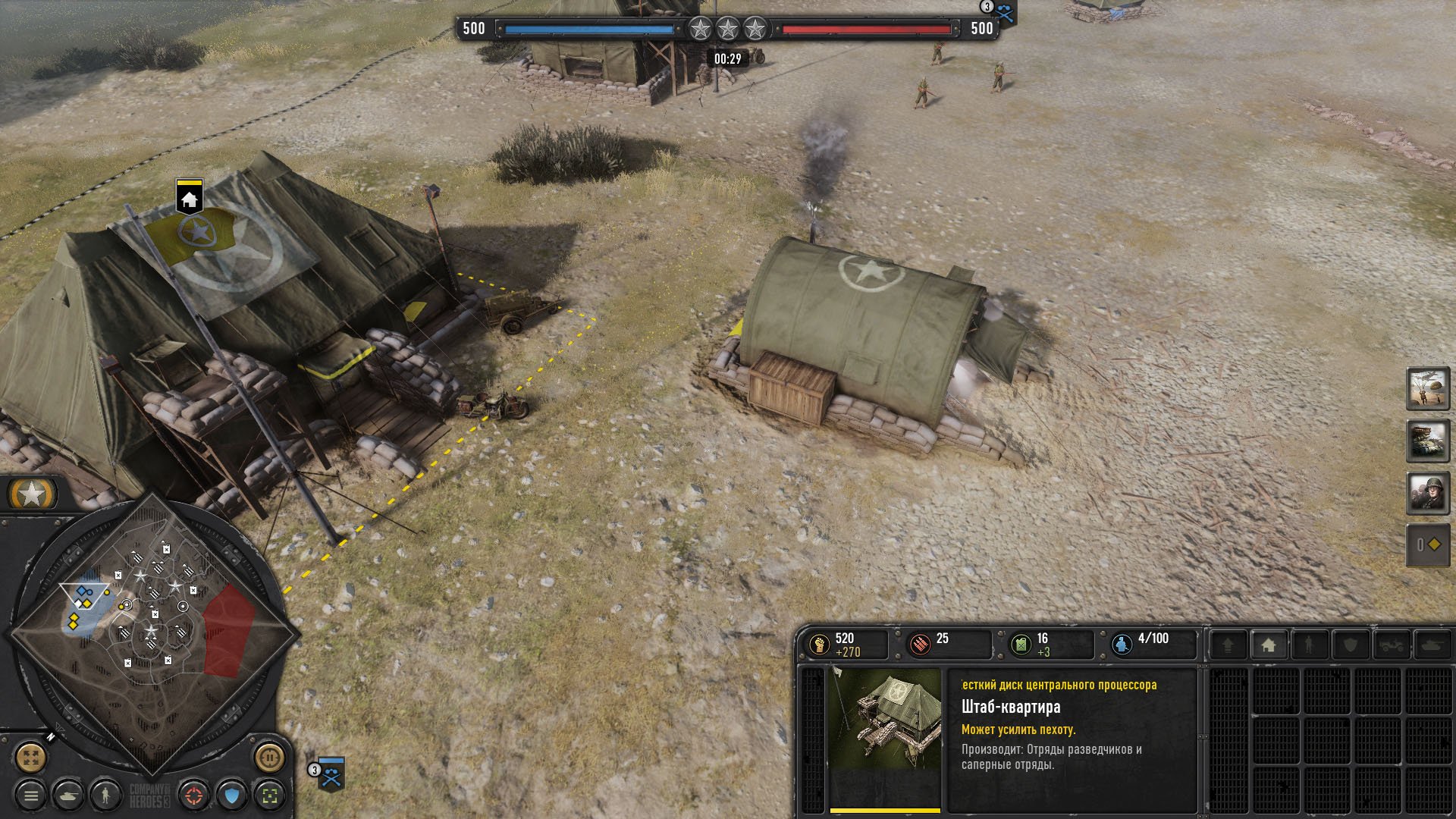The width and height of the screenshot is (1456, 819).
Task: Open the command points diamond button
Action: click(x=1428, y=544)
